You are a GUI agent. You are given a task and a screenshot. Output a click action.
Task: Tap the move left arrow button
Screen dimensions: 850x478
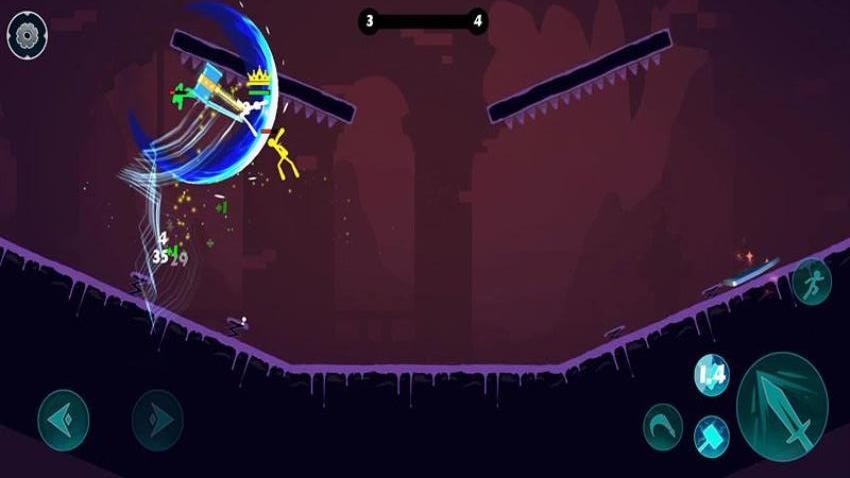pos(63,419)
